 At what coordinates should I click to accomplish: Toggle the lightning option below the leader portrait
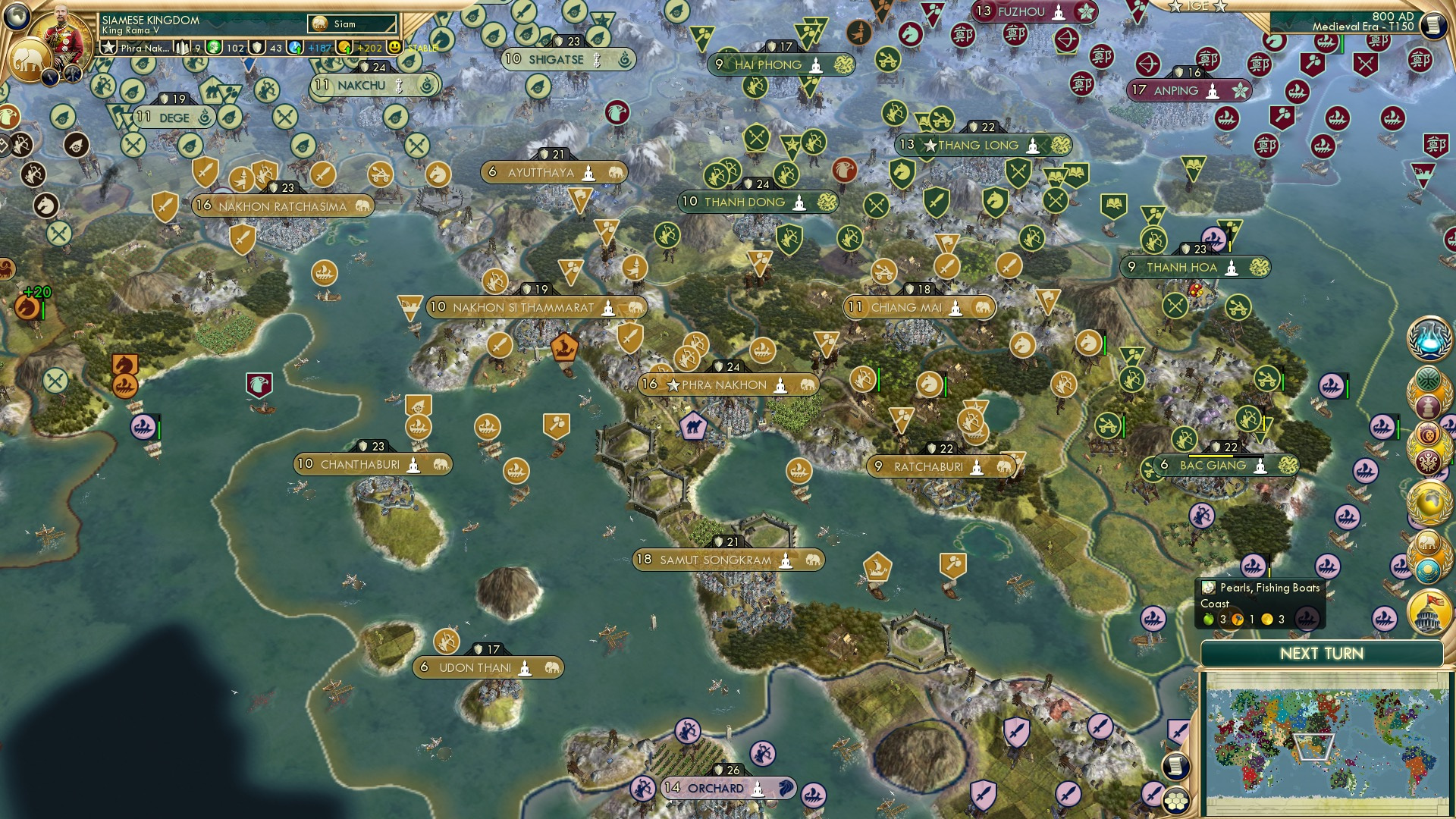(x=50, y=76)
